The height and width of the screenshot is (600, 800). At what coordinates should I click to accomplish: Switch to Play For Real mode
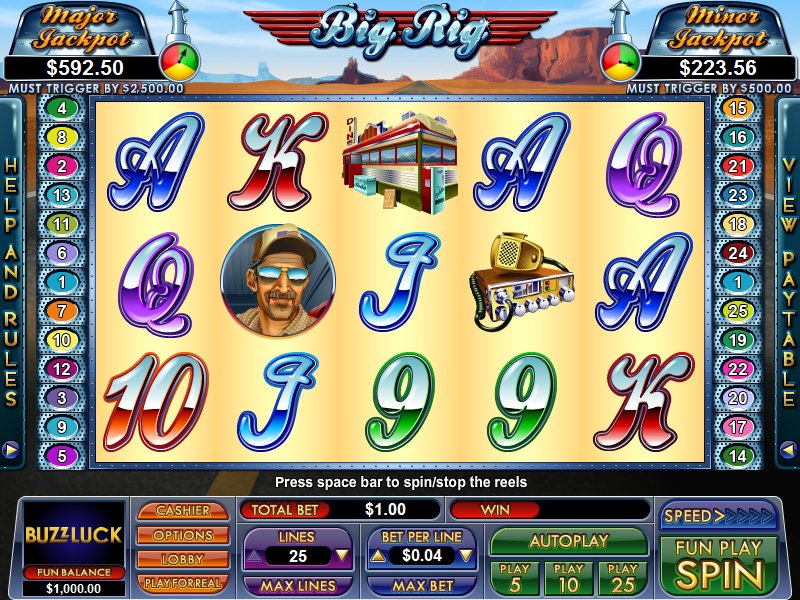183,582
